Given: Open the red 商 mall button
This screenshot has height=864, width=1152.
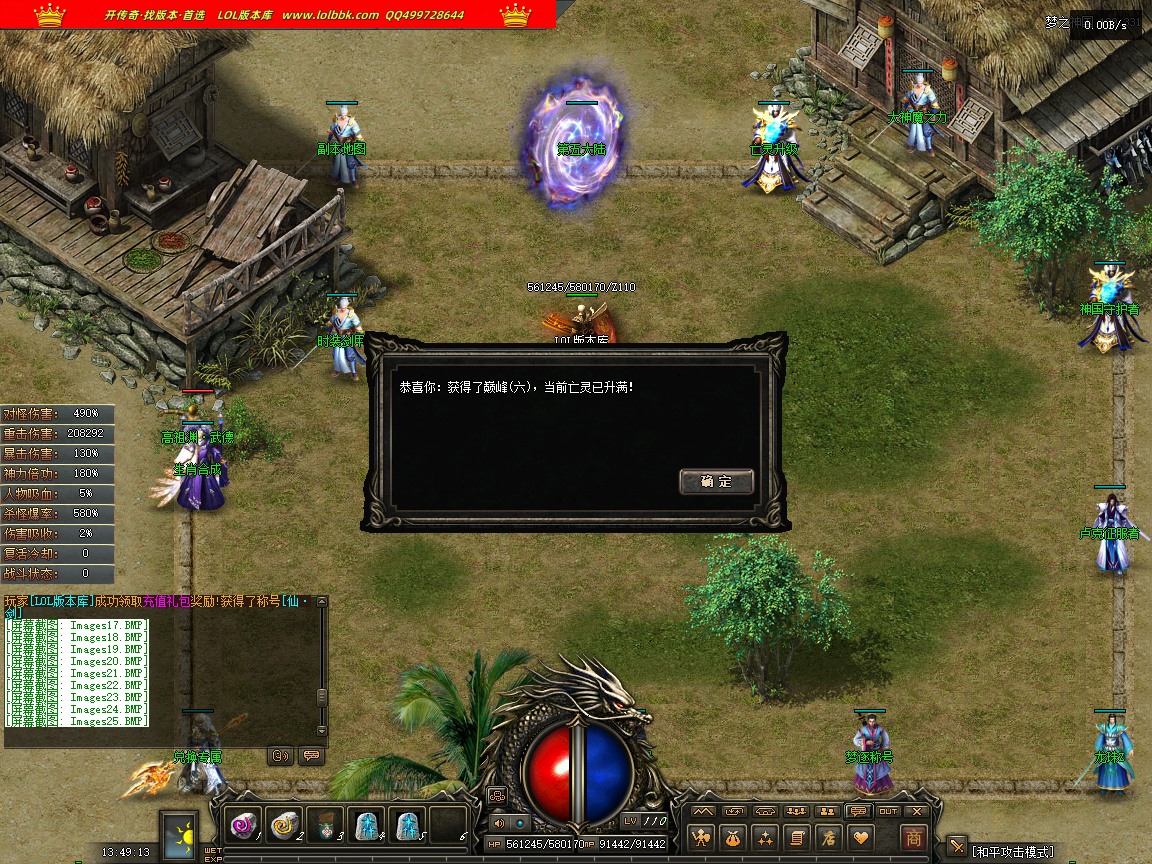Looking at the screenshot, I should click(912, 837).
